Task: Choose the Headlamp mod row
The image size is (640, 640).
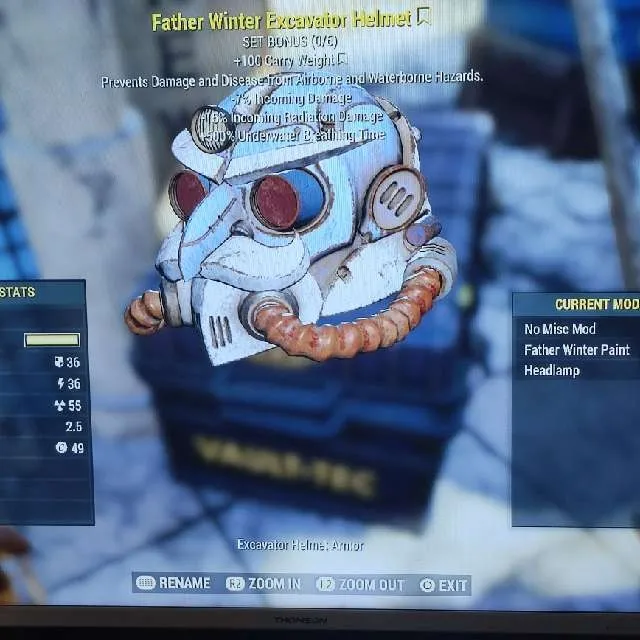Action: click(552, 370)
